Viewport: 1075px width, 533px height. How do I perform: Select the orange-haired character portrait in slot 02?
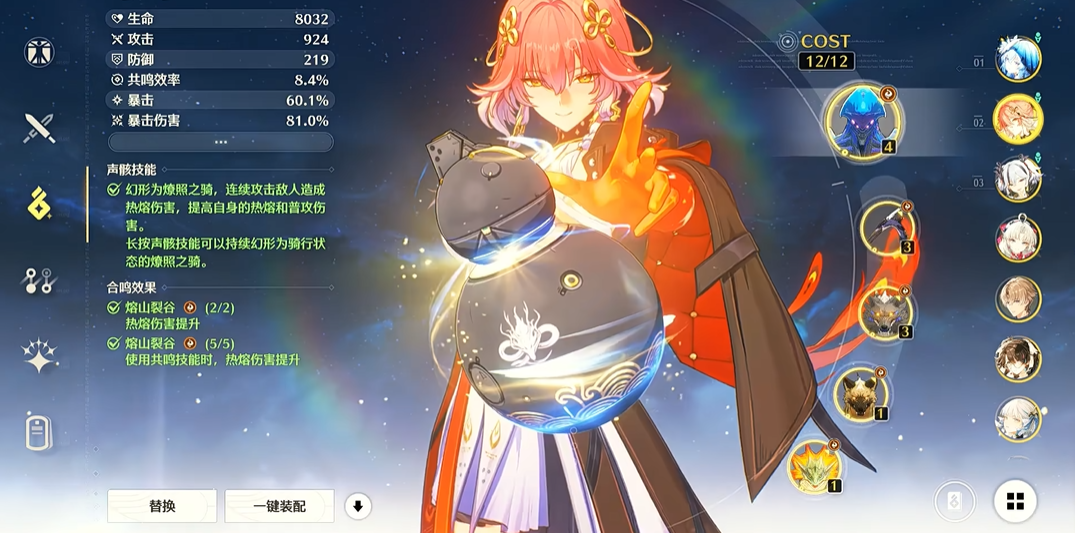1018,120
